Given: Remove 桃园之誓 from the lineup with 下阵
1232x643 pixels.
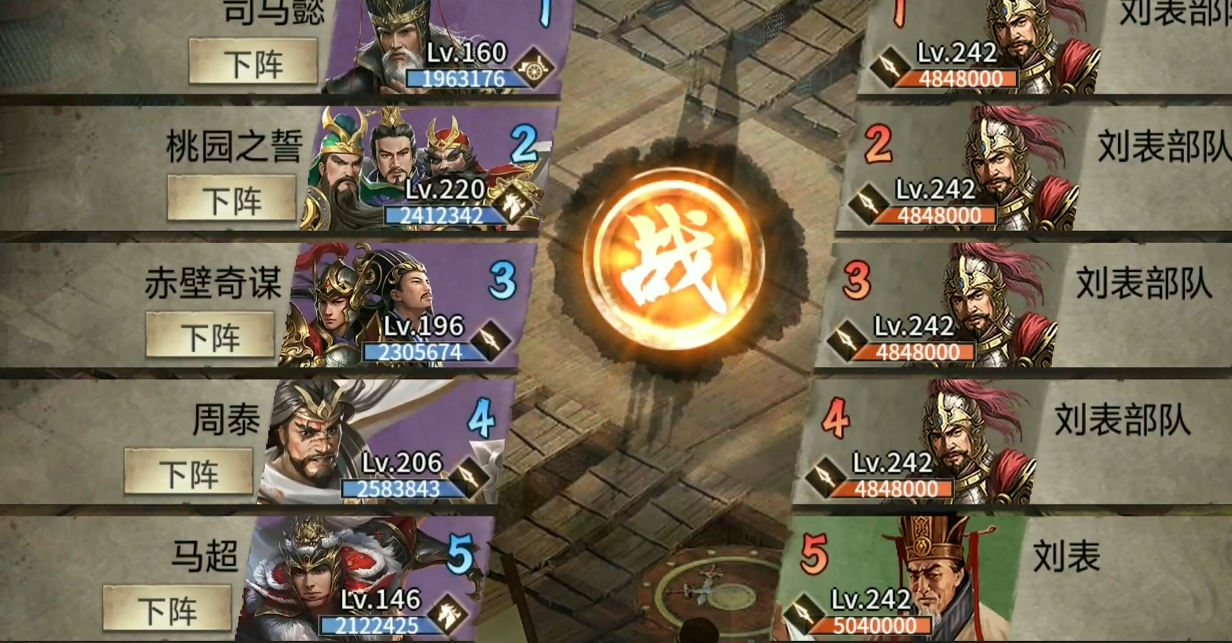Looking at the screenshot, I should pyautogui.click(x=231, y=198).
